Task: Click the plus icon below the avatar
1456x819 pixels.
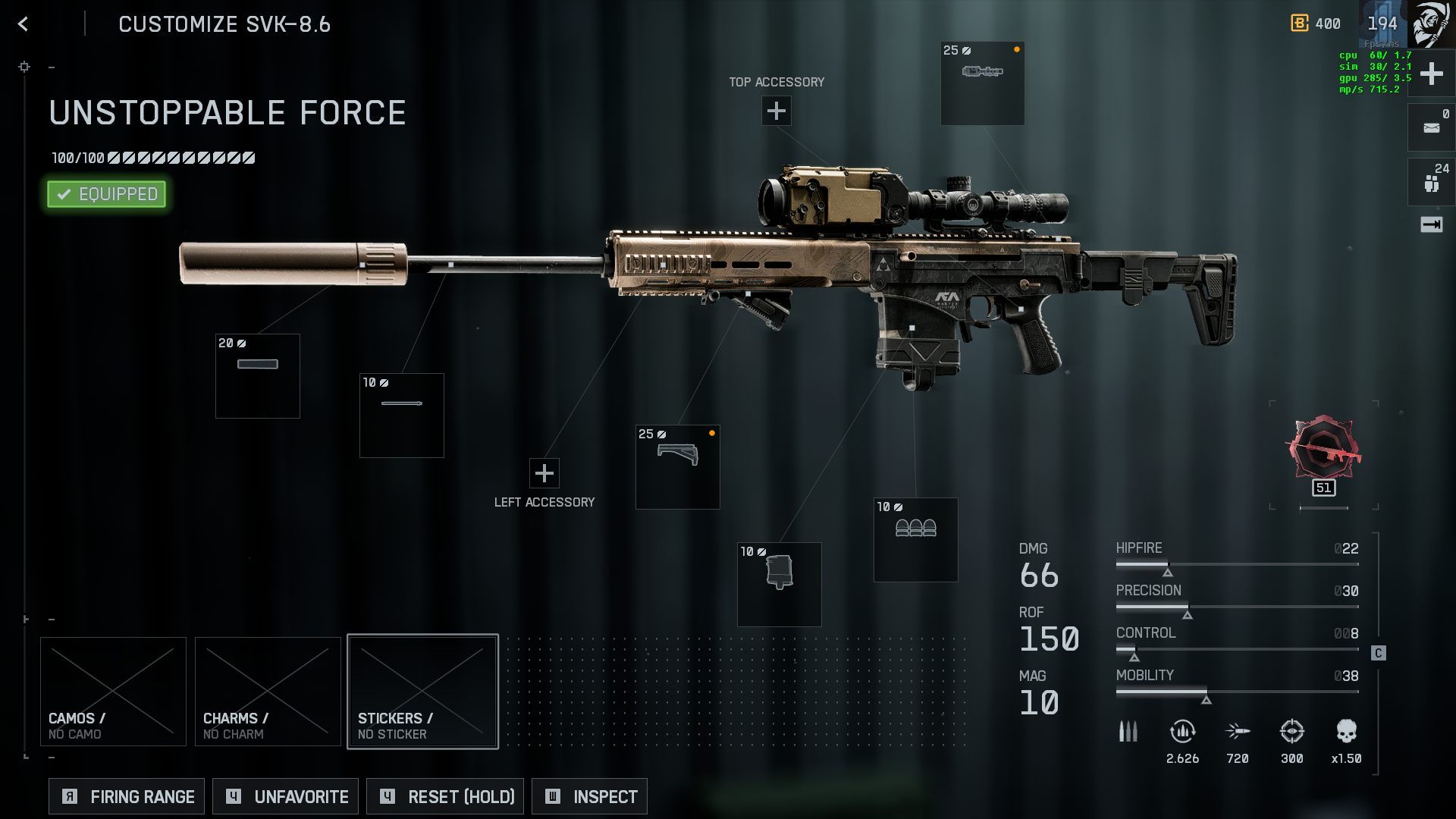Action: (x=1431, y=74)
